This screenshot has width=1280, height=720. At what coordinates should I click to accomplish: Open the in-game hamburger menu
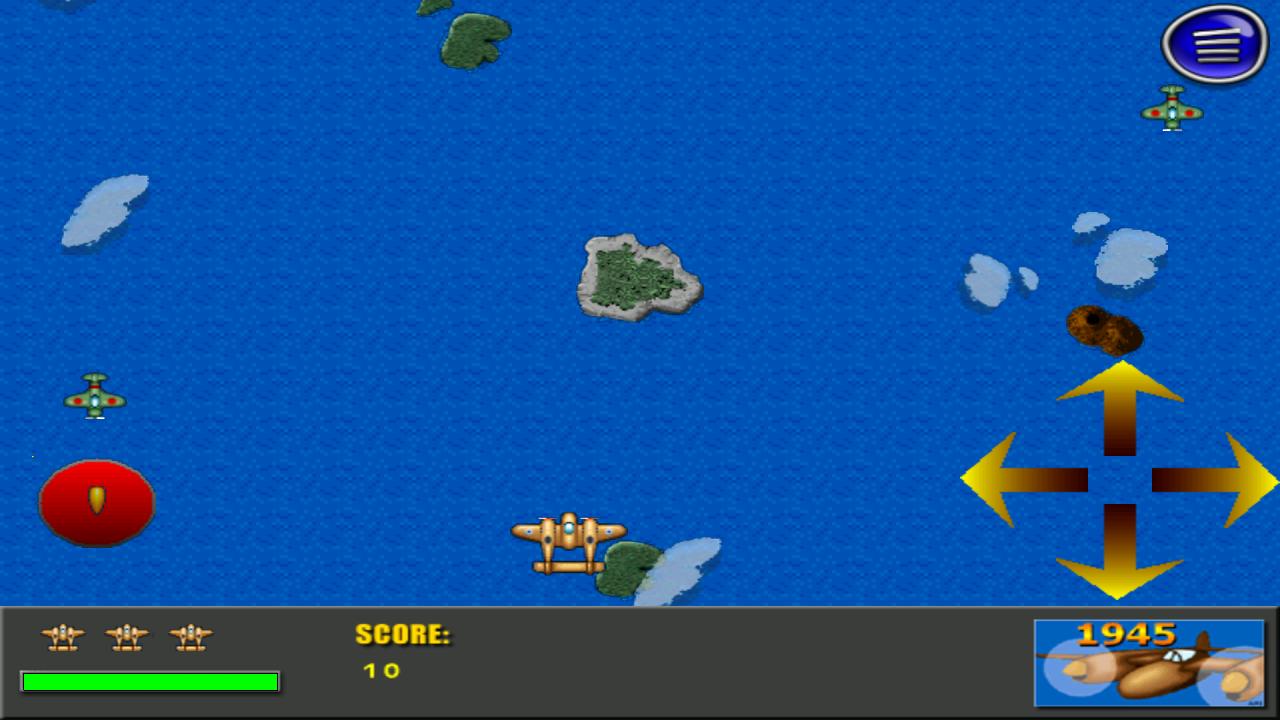(1214, 44)
